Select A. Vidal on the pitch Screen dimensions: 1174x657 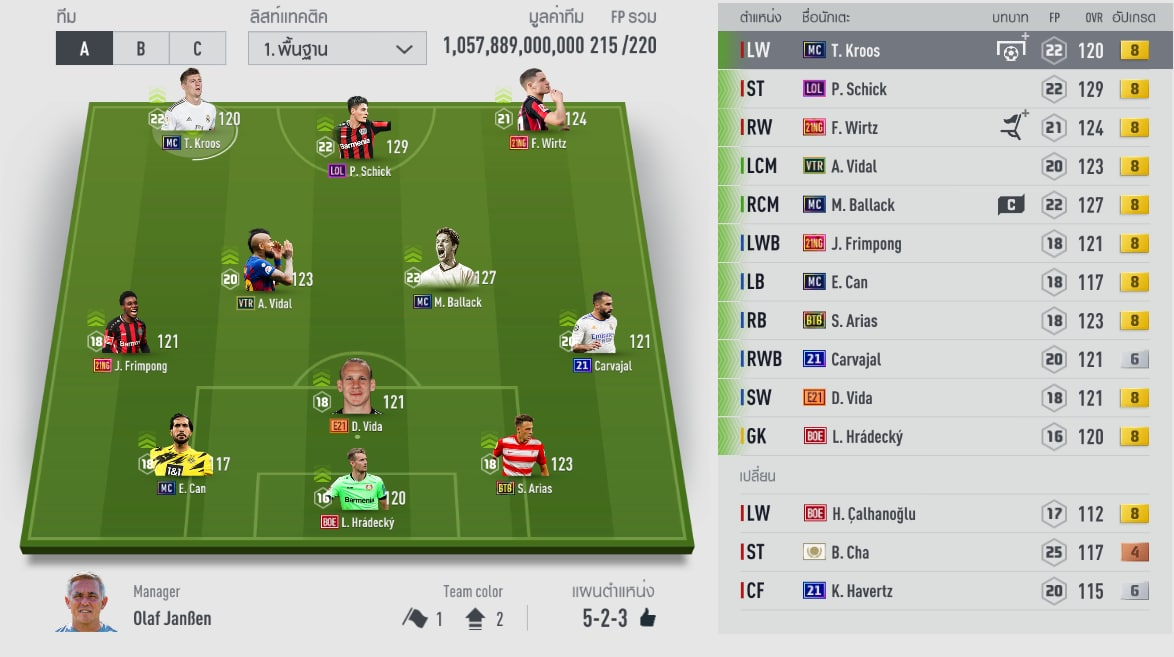[x=262, y=266]
